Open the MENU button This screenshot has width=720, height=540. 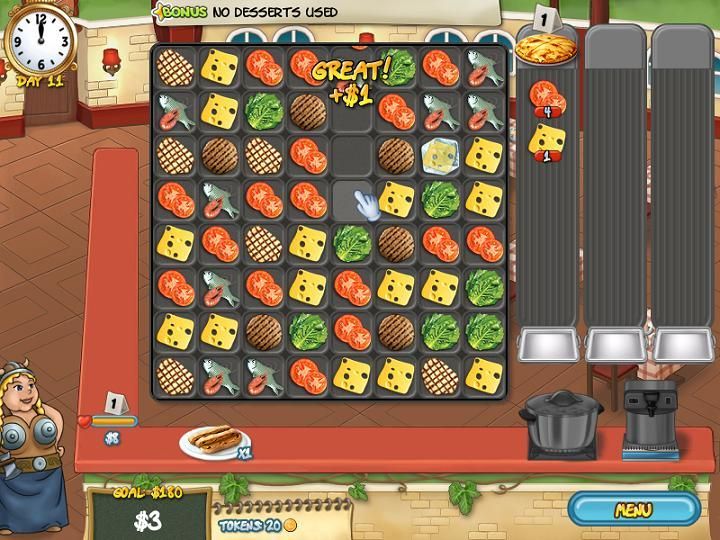(x=633, y=509)
